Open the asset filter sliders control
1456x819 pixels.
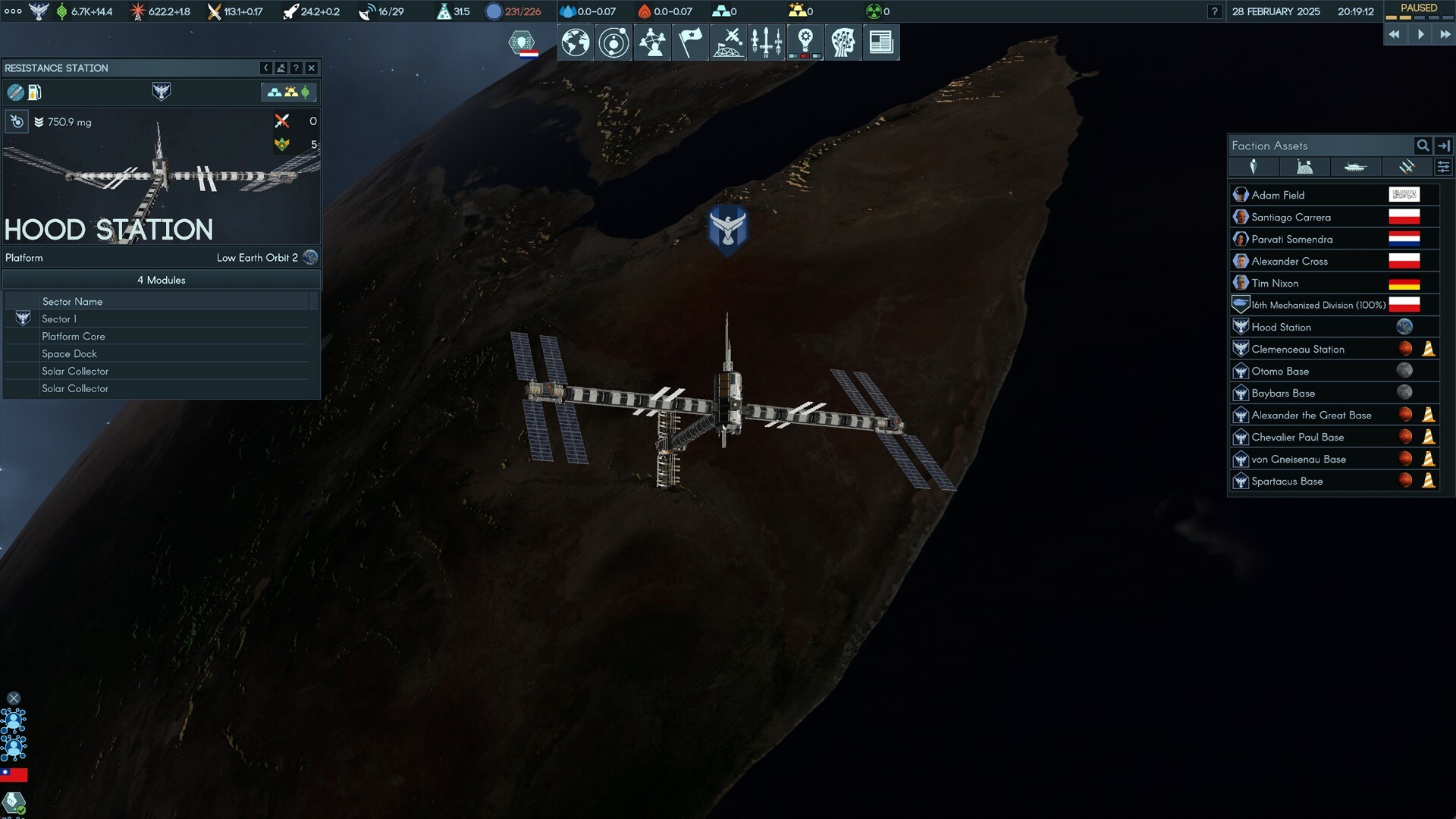(1444, 167)
